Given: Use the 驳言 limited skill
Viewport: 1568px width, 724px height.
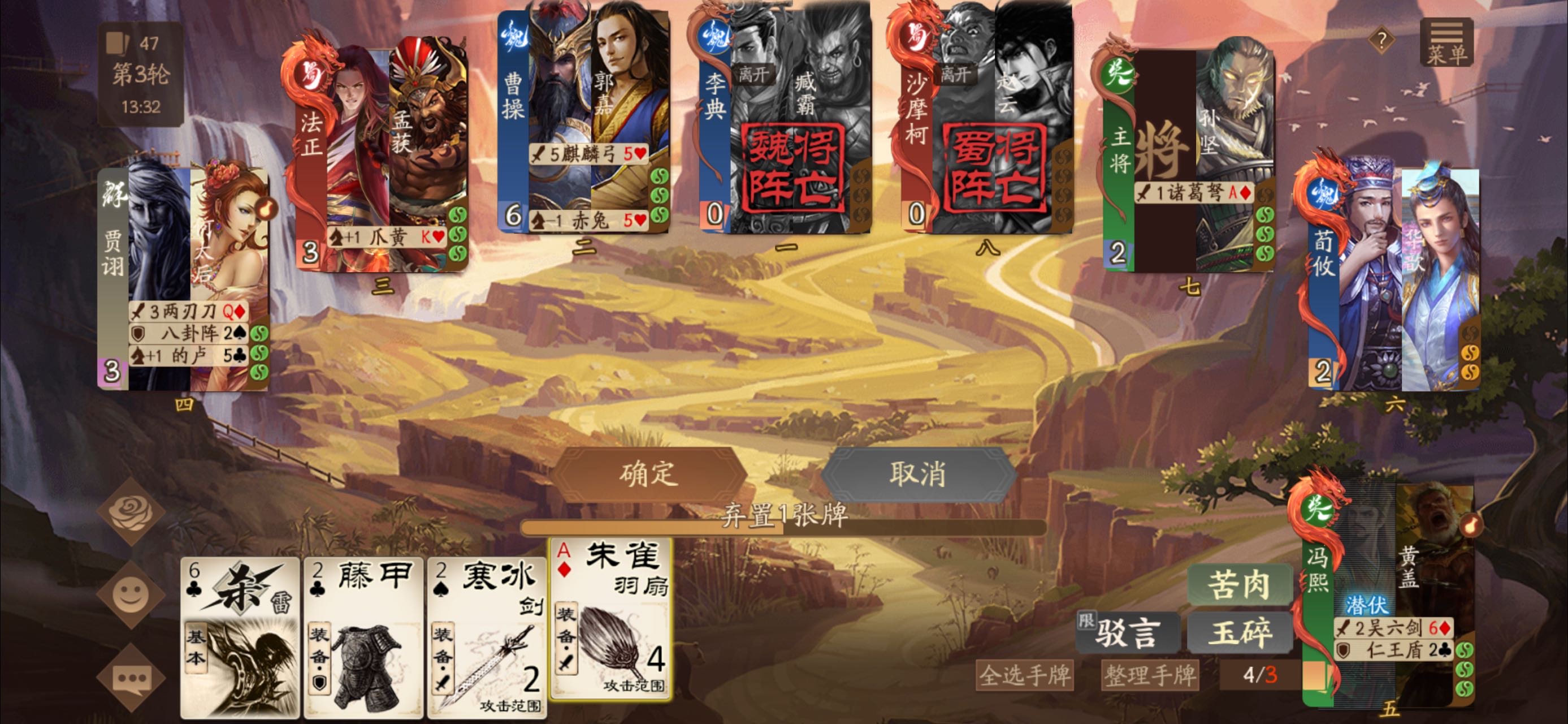Looking at the screenshot, I should click(x=1127, y=632).
